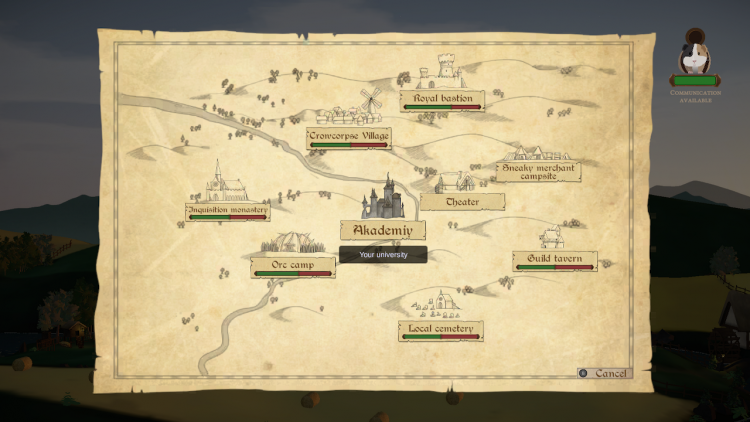Select the Royal bastion location
The height and width of the screenshot is (422, 750).
point(442,99)
